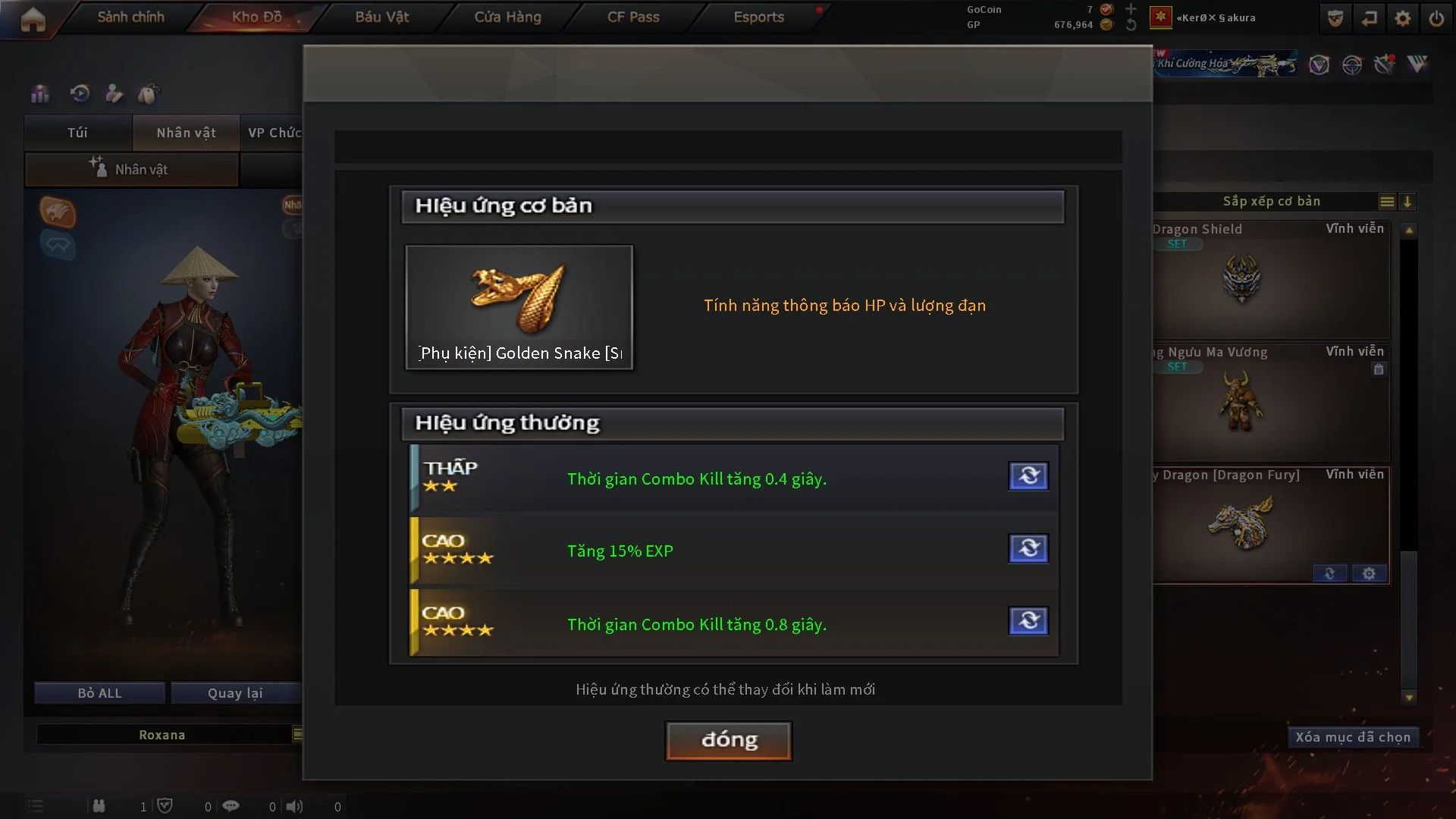Refresh the 'Thời gian Combo Kill tăng 0.8 giây' effect
Image resolution: width=1456 pixels, height=819 pixels.
click(1028, 621)
